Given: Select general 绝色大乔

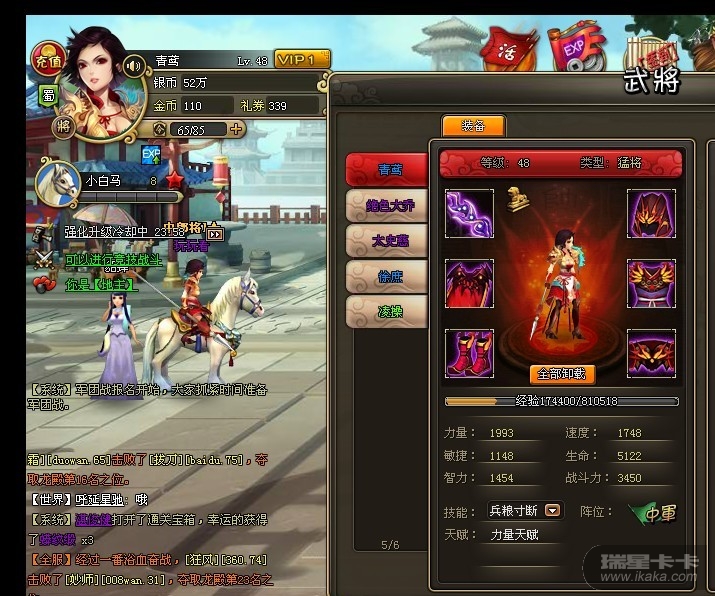Looking at the screenshot, I should click(x=386, y=205).
